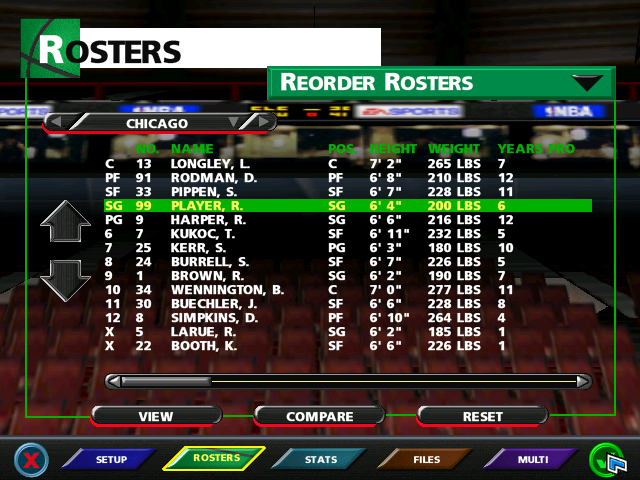Image resolution: width=640 pixels, height=480 pixels.
Task: Click the horizontal stats scrollbar
Action: pyautogui.click(x=348, y=381)
